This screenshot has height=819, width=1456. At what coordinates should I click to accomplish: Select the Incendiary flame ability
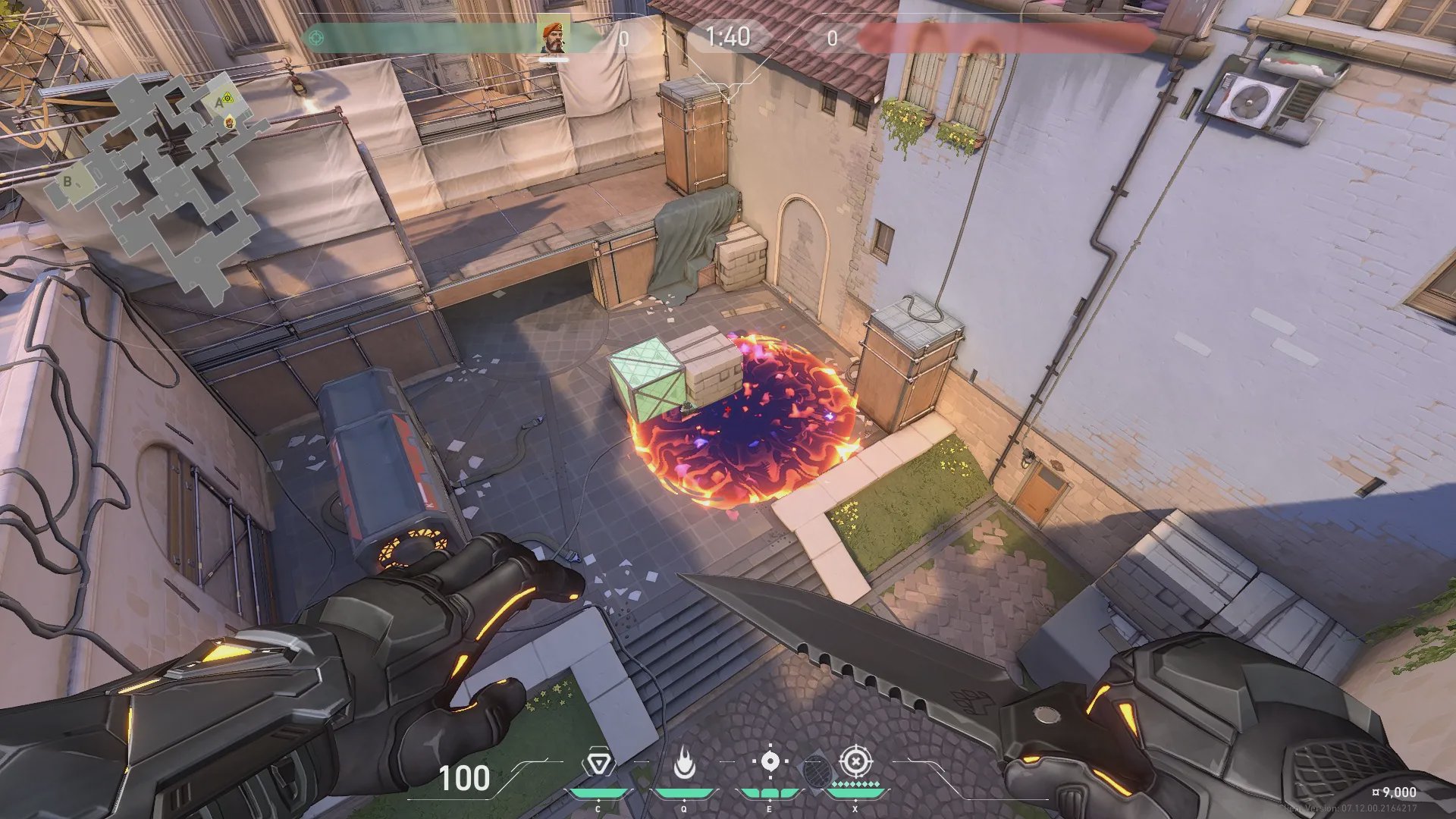pos(684,764)
